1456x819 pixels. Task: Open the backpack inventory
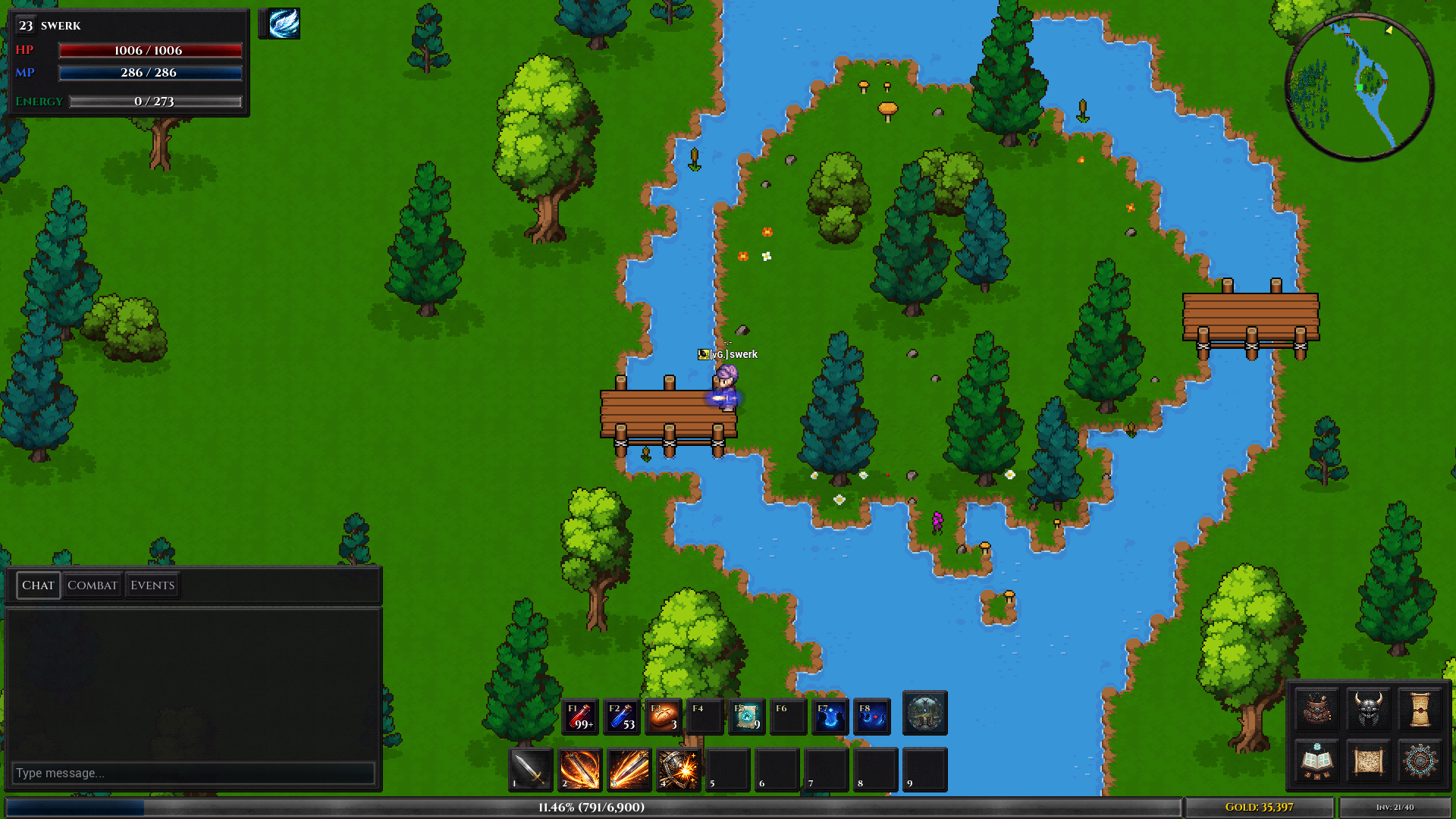1317,709
